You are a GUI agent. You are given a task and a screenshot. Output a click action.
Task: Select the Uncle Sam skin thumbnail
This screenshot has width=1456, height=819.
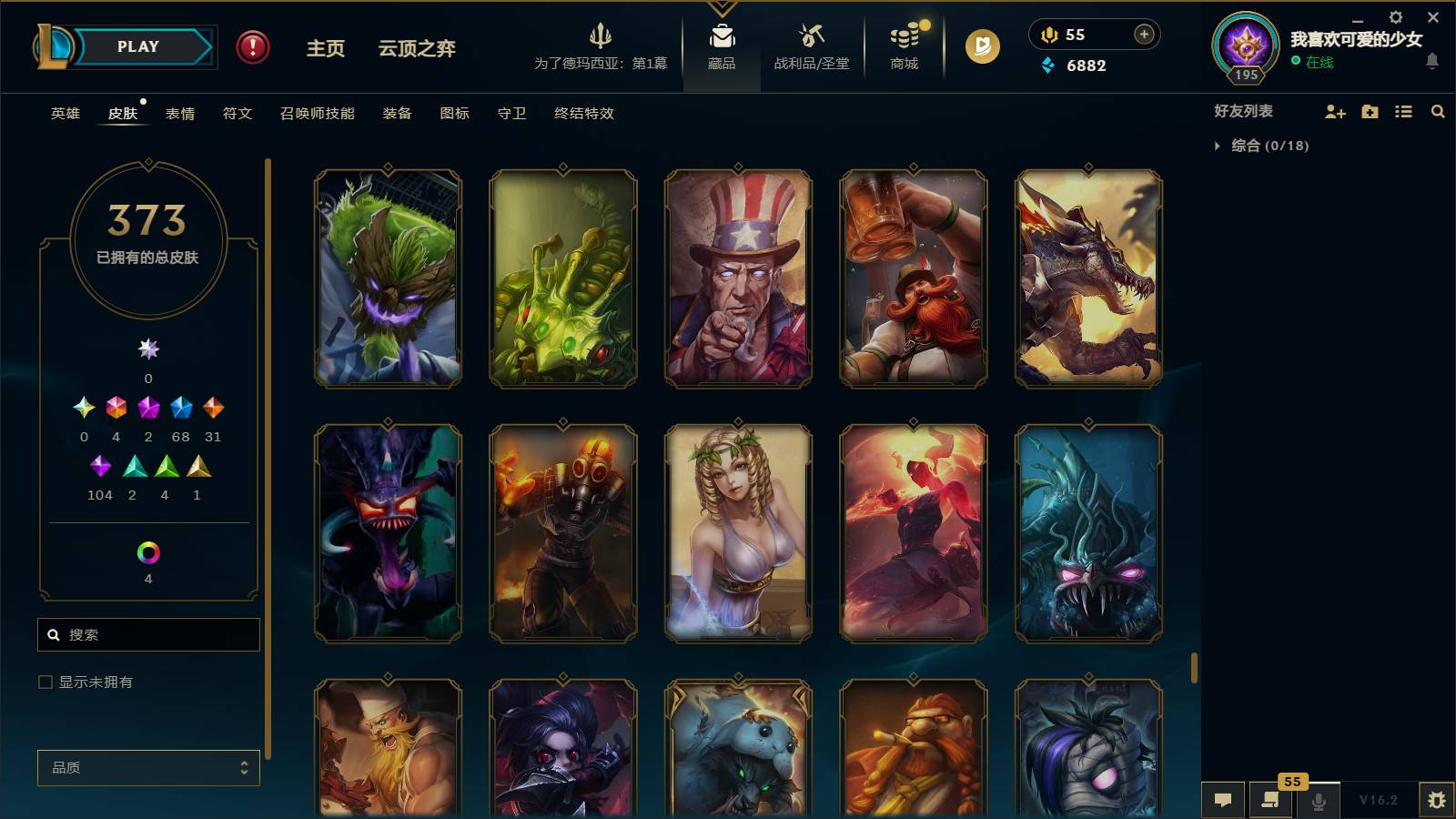(735, 278)
